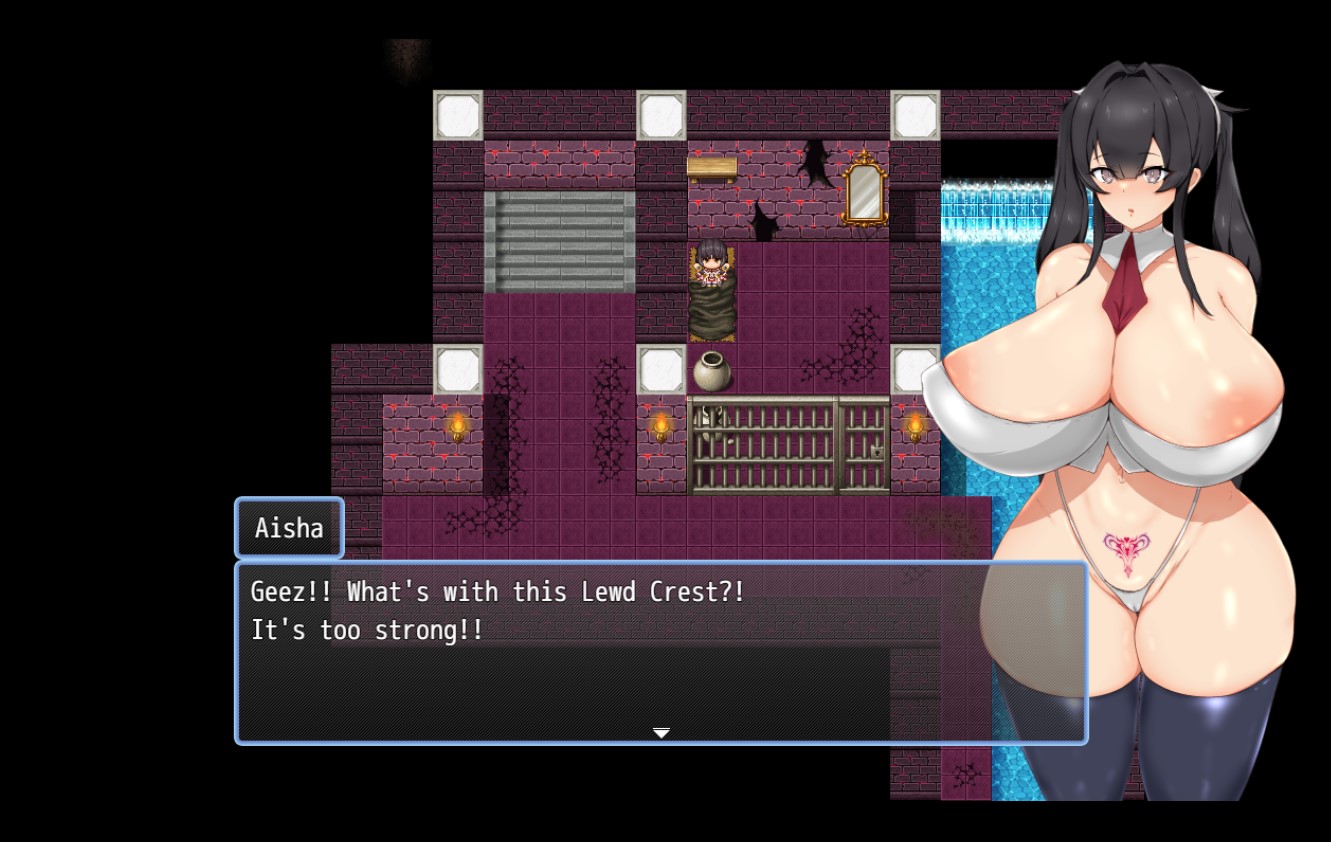
Task: Click the golden mirror on the wall
Action: 866,193
